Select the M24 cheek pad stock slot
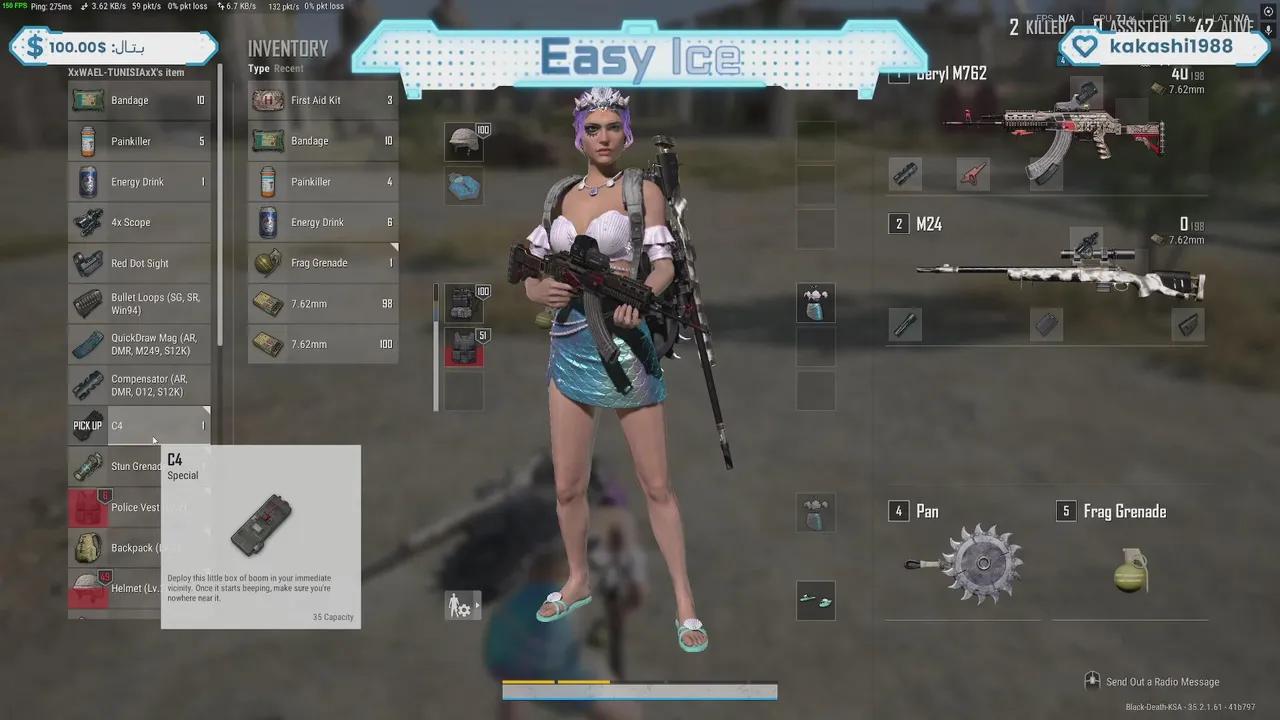The height and width of the screenshot is (720, 1280). pos(1188,323)
